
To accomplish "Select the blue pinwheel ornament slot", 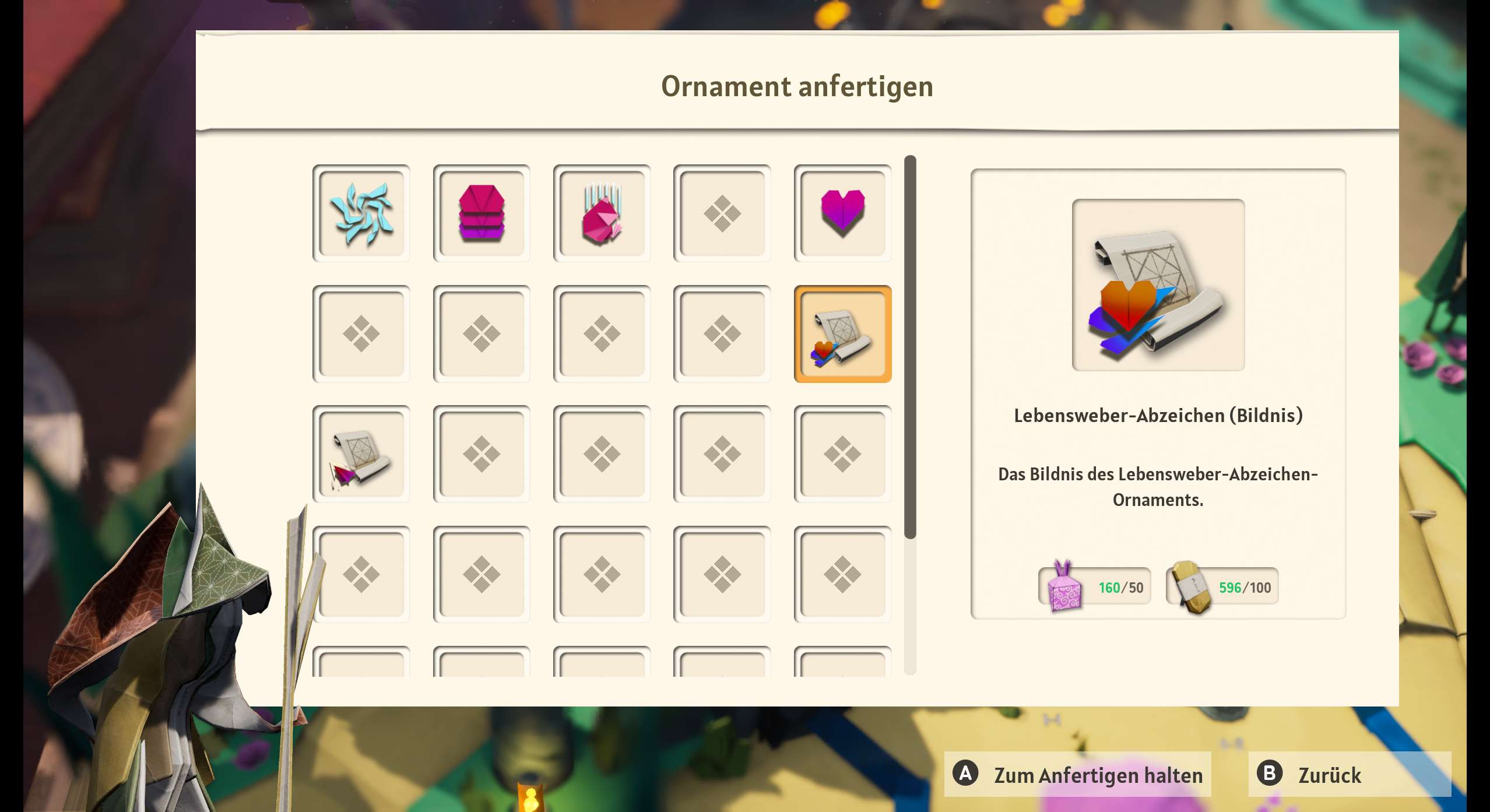I will click(361, 213).
